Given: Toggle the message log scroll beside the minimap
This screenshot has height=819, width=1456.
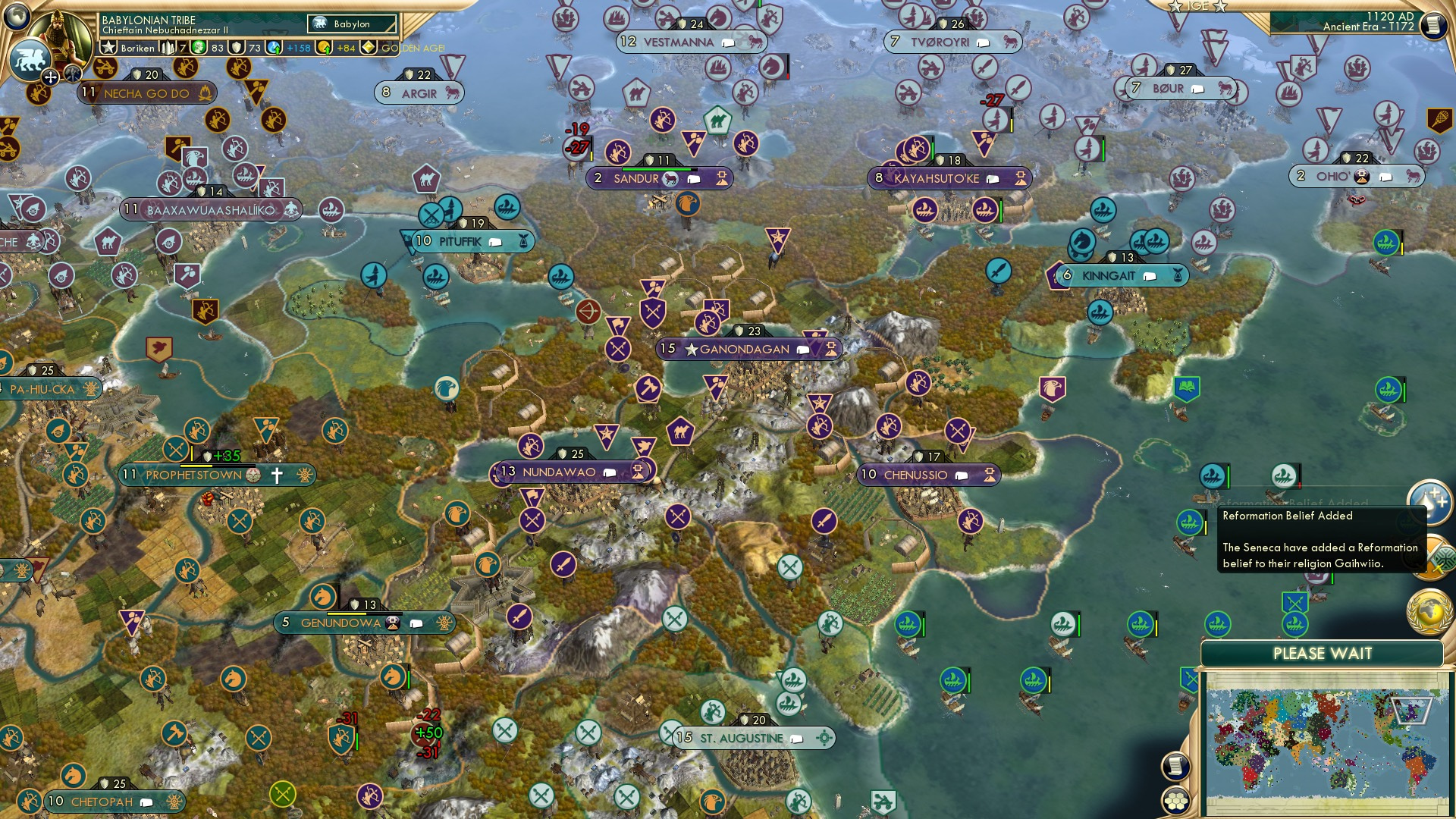Looking at the screenshot, I should pyautogui.click(x=1176, y=767).
